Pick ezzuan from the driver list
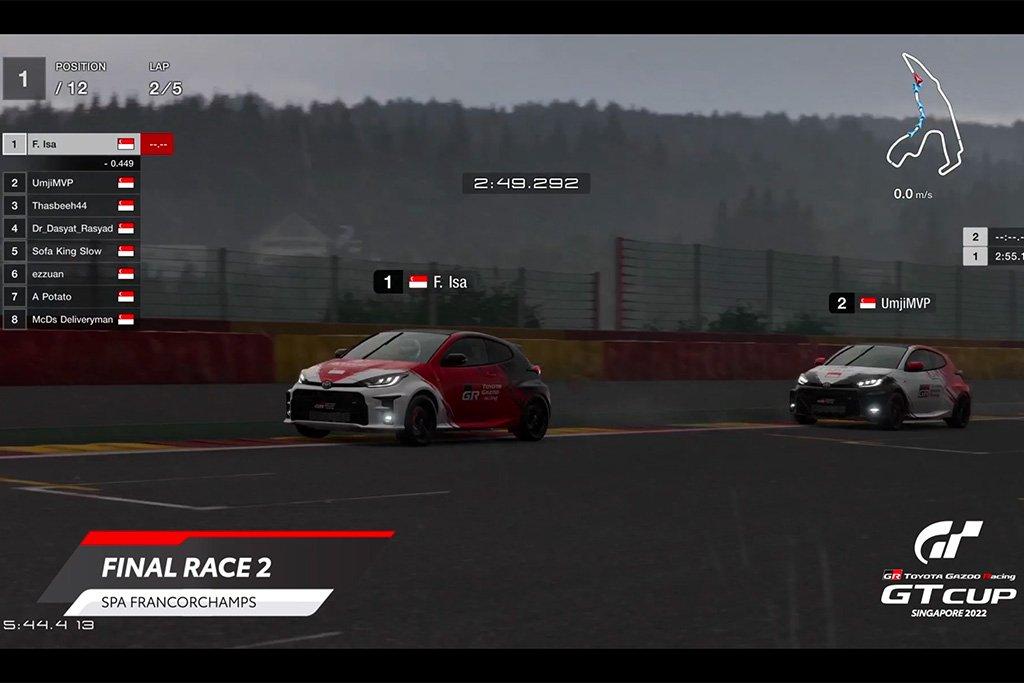Screen dimensions: 1024x683 [72, 274]
